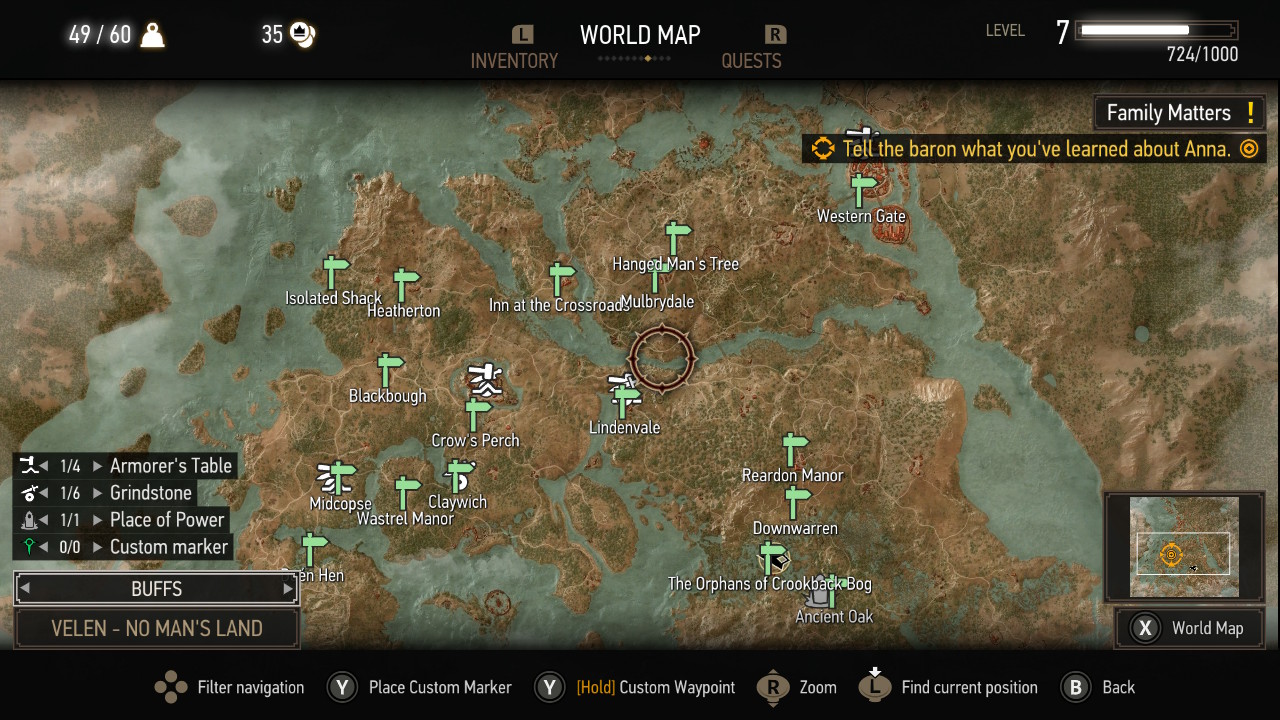
Task: Select the Lindenvale signpost marker
Action: coord(627,402)
